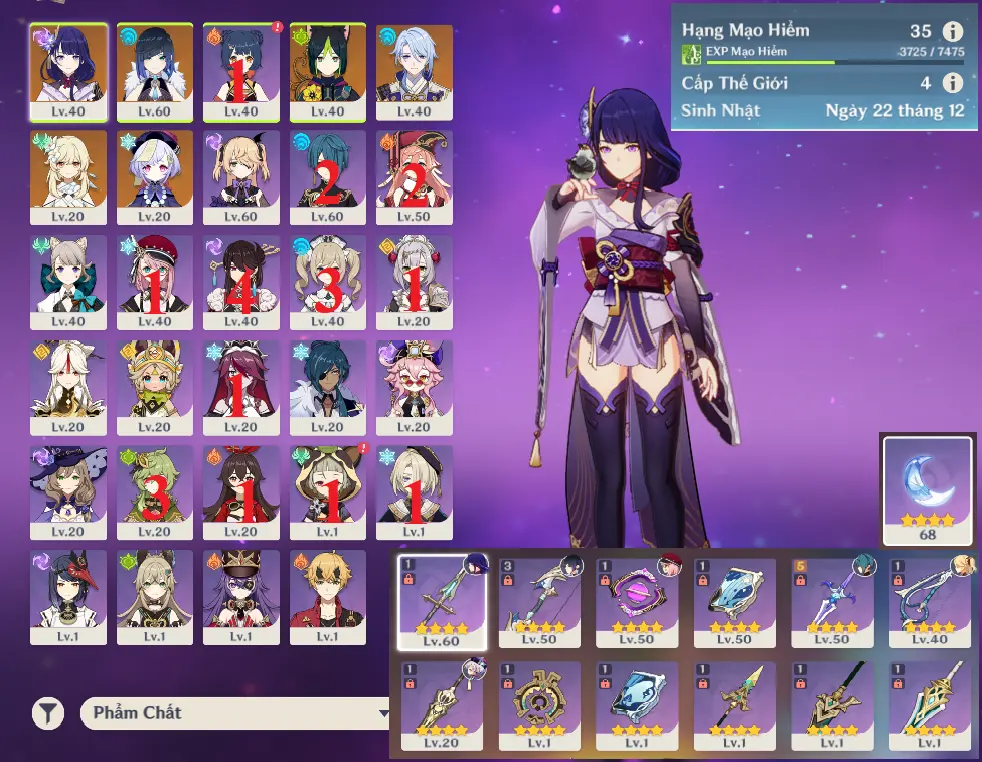Open the Cấp Thế Giới info icon
Screen dimensions: 982x762
pos(953,83)
